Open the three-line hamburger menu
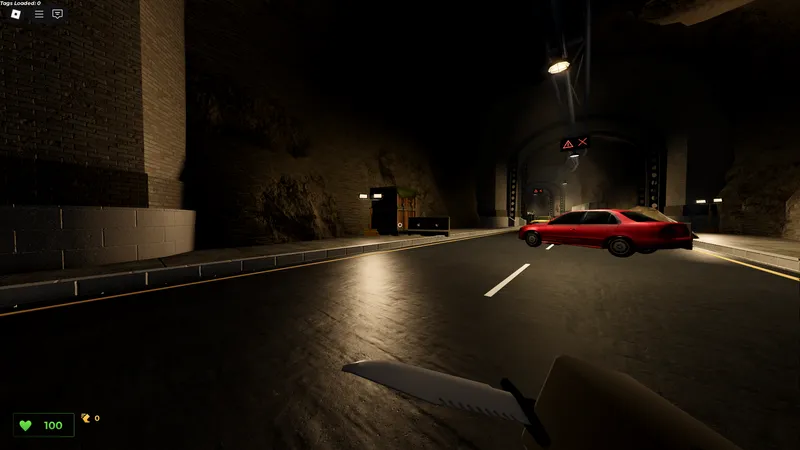Image resolution: width=800 pixels, height=450 pixels. click(x=39, y=14)
